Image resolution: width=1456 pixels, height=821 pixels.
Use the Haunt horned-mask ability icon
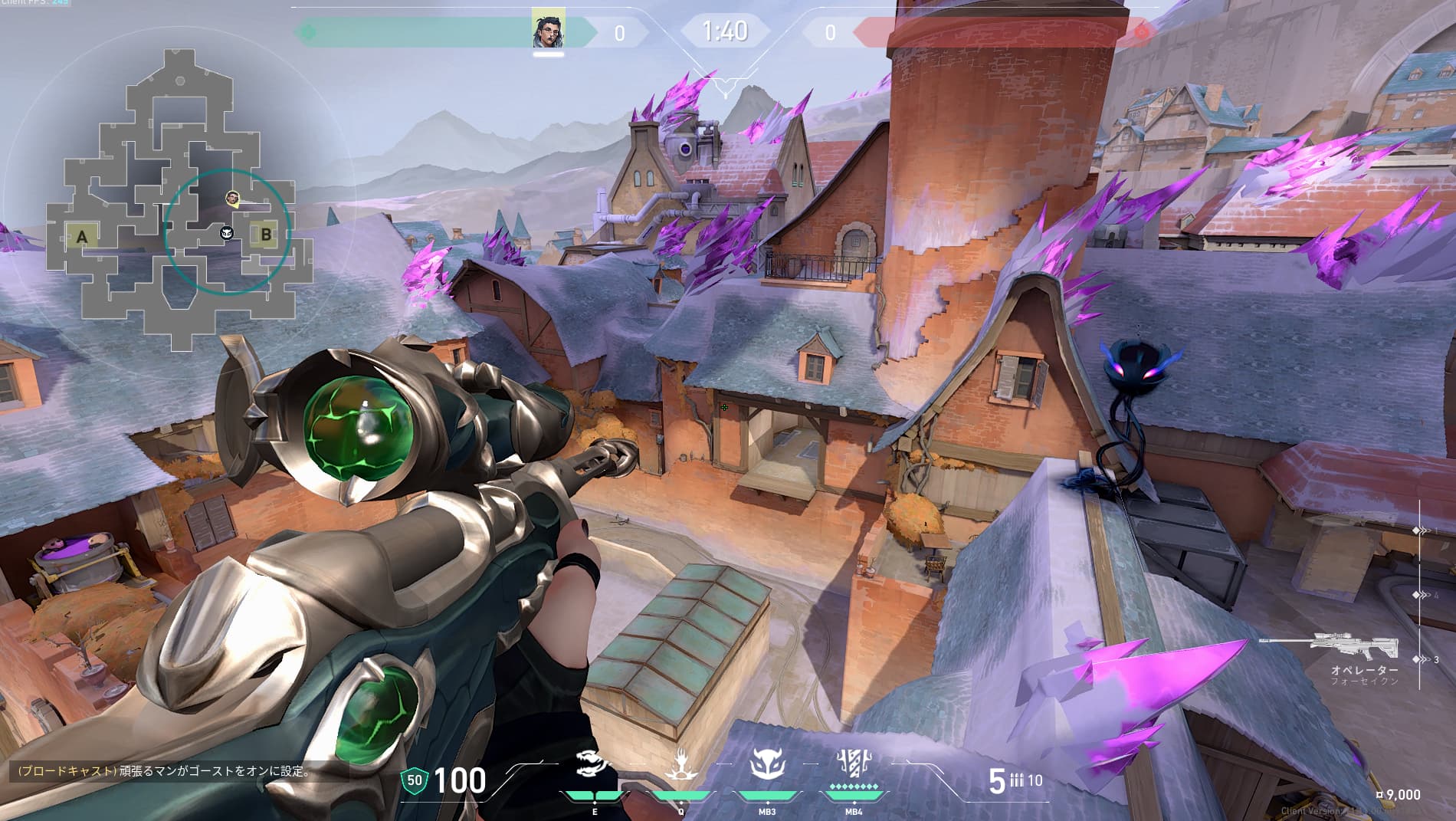pos(767,765)
